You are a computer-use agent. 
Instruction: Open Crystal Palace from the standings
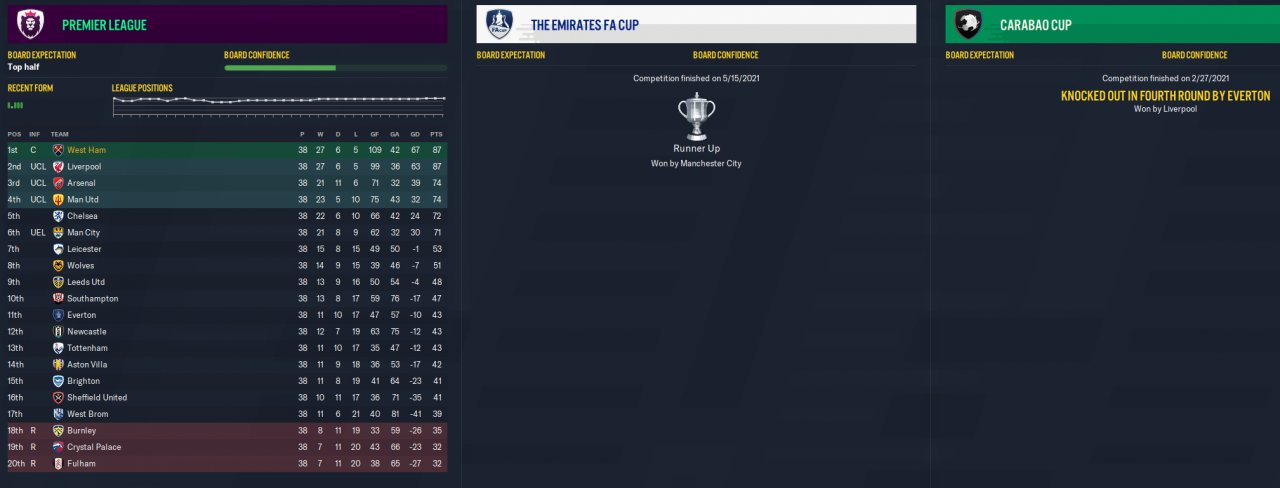tap(94, 447)
